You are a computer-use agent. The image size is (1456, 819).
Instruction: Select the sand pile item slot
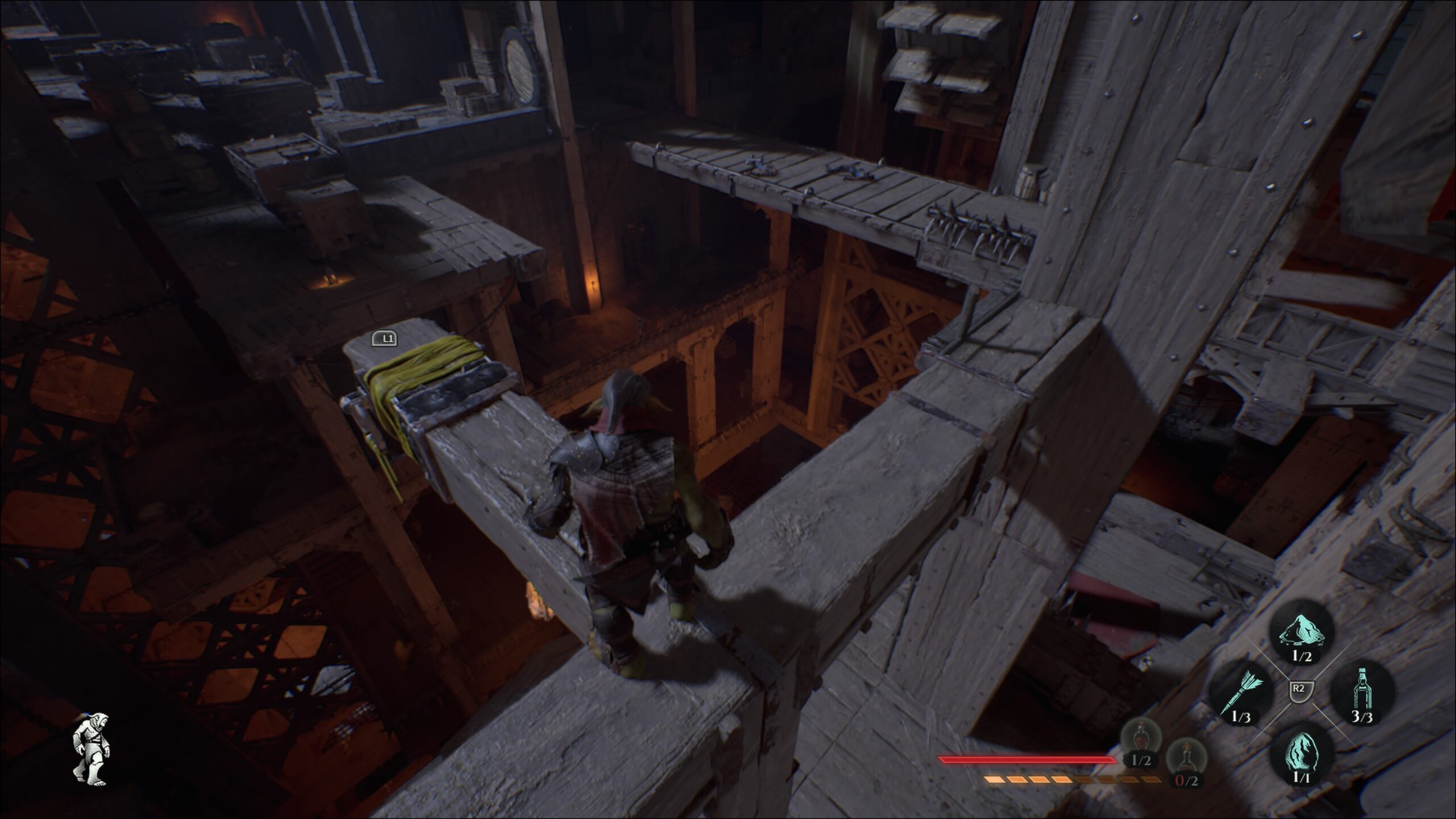point(1301,632)
